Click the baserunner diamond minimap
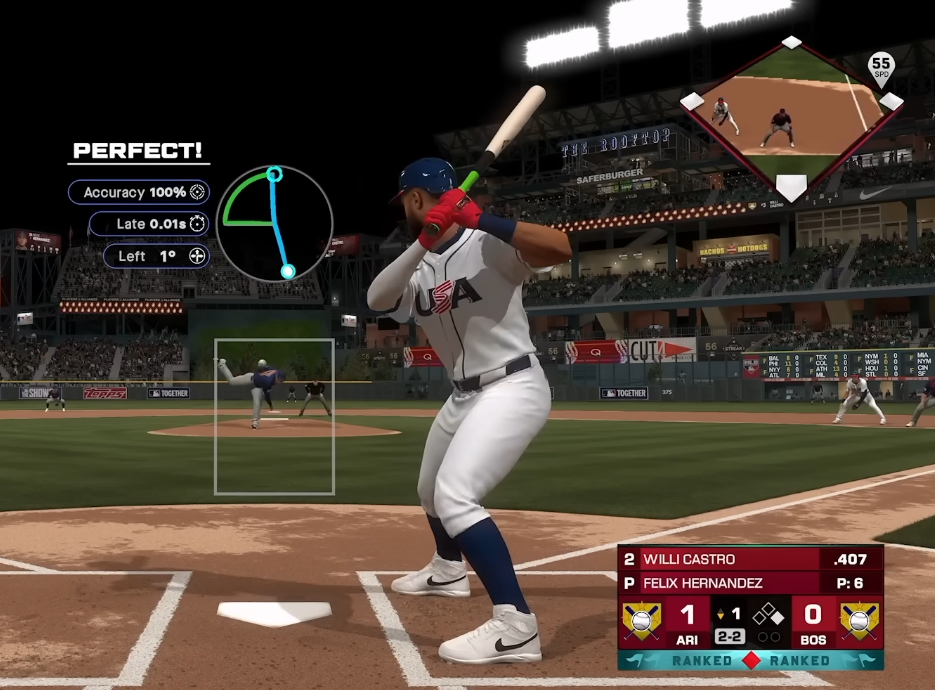Viewport: 935px width, 690px height. [x=790, y=110]
